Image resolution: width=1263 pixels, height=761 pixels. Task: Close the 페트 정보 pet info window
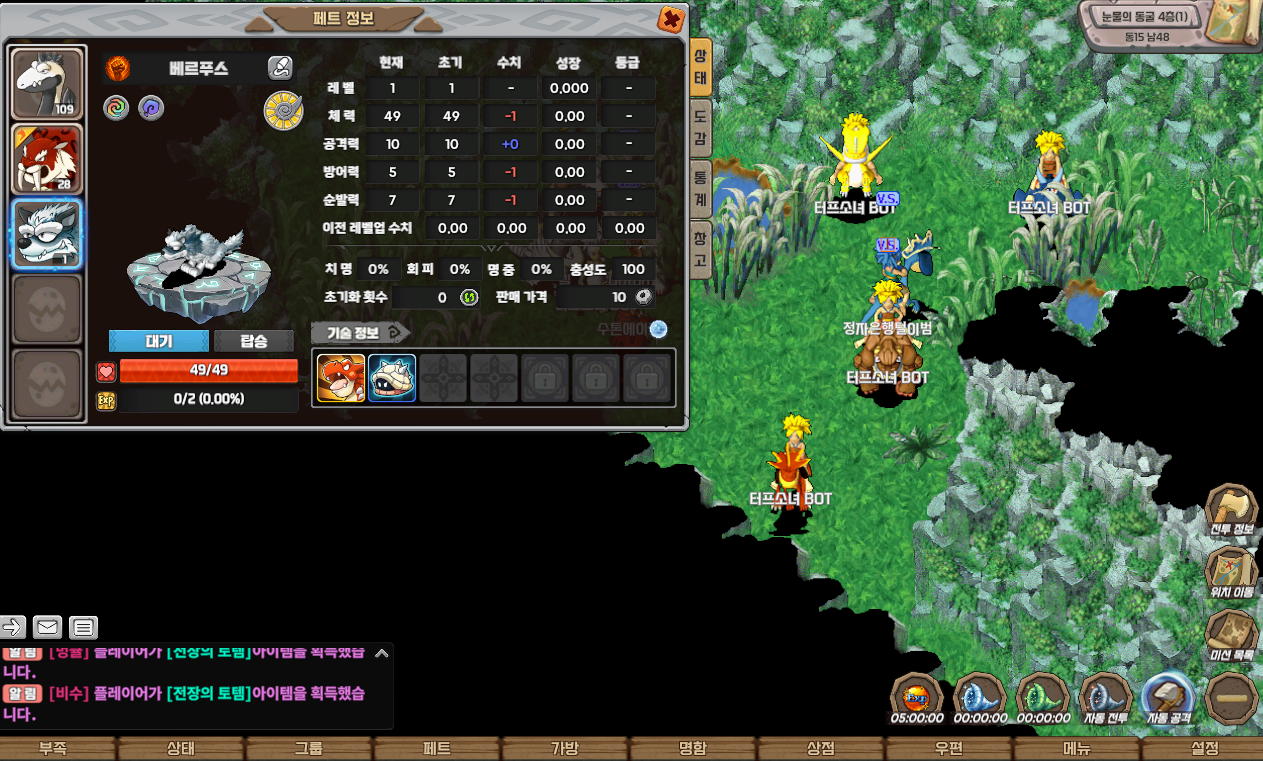(x=671, y=19)
